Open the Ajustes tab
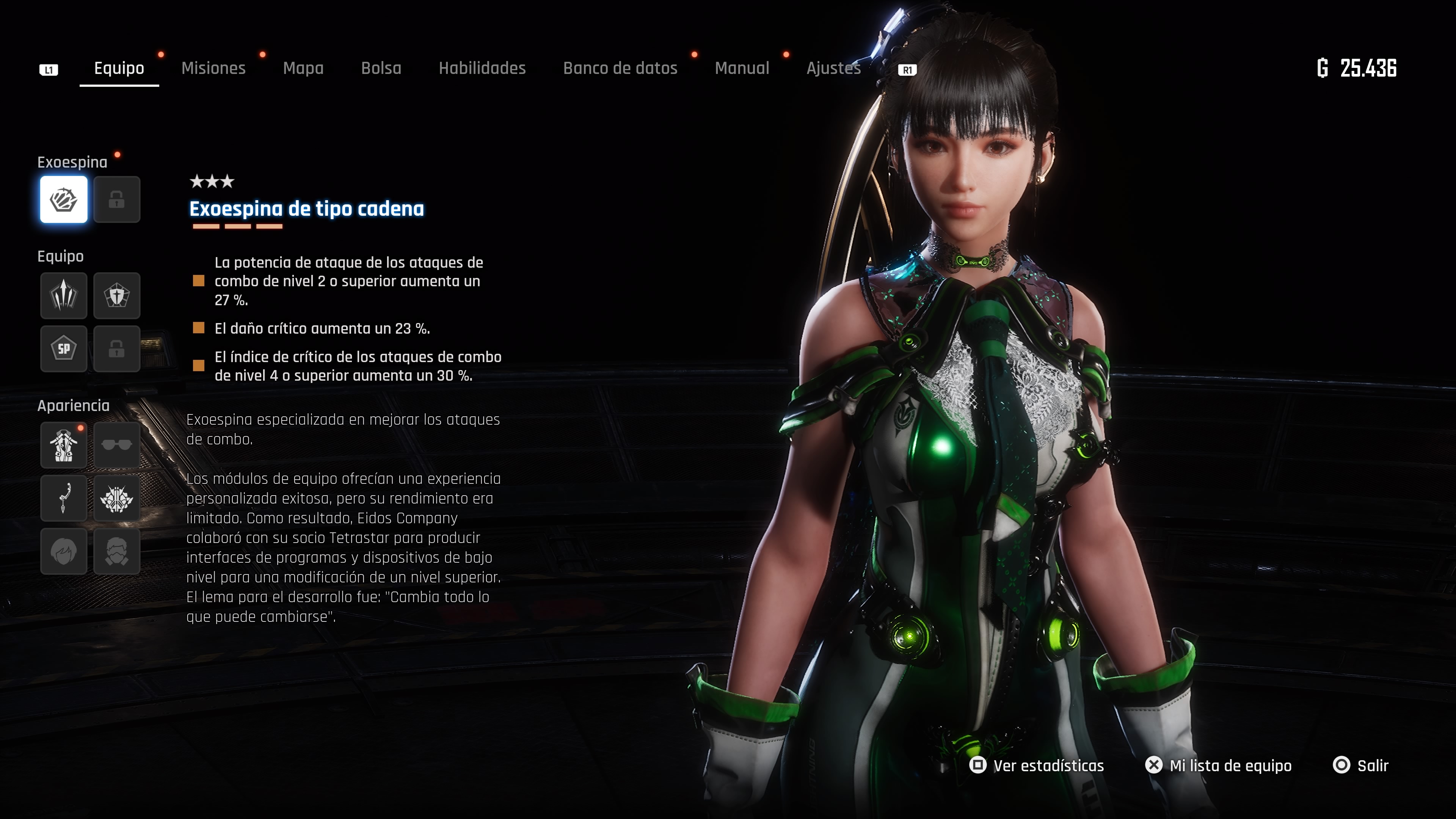This screenshot has width=1456, height=819. [x=833, y=68]
